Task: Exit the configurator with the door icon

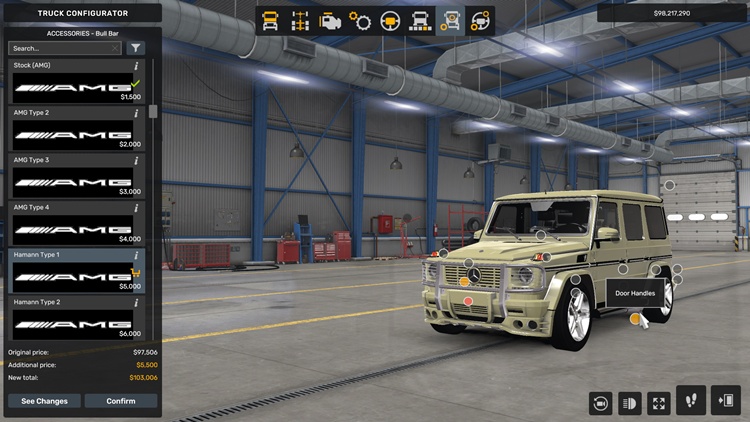Action: [x=725, y=400]
